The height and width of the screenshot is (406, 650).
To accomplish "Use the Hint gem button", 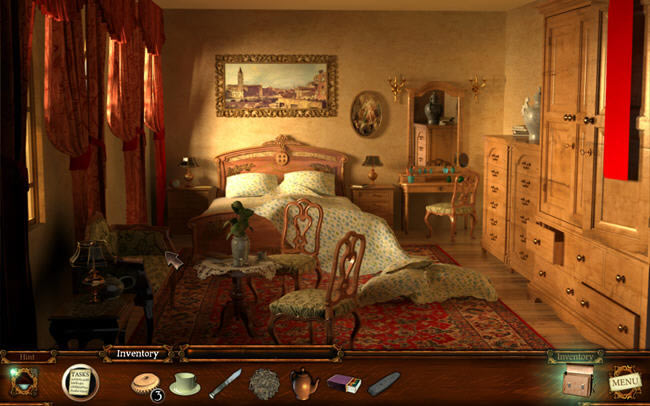I will 24,382.
